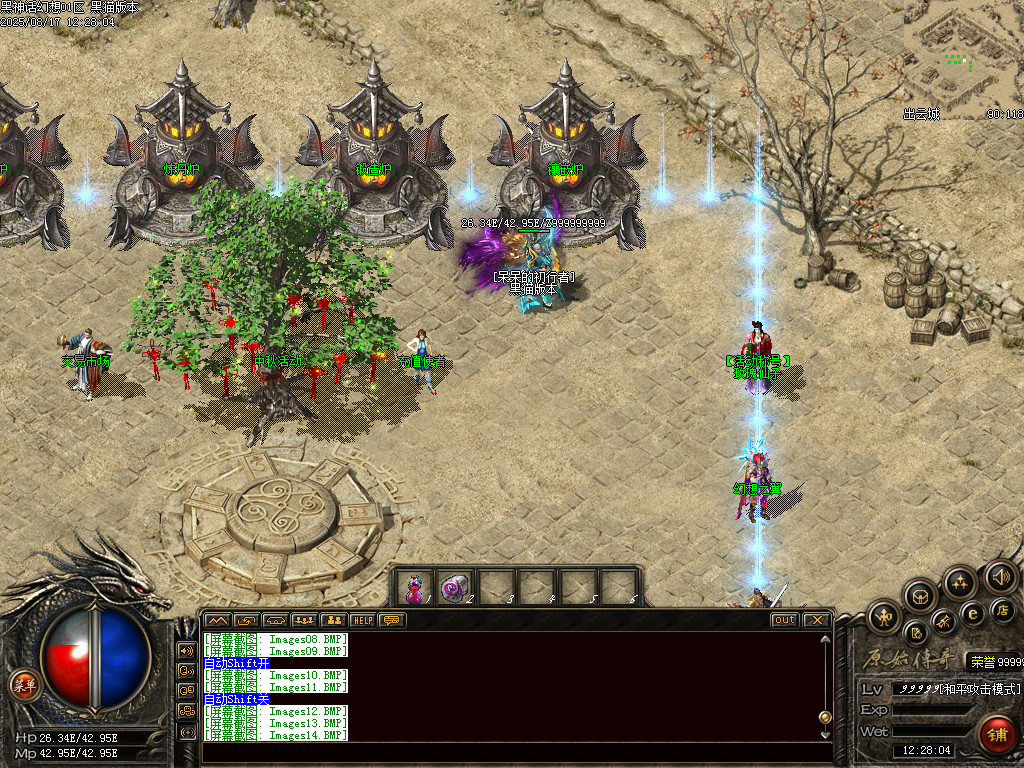
Task: Click the round 'e' icon button
Action: click(971, 612)
